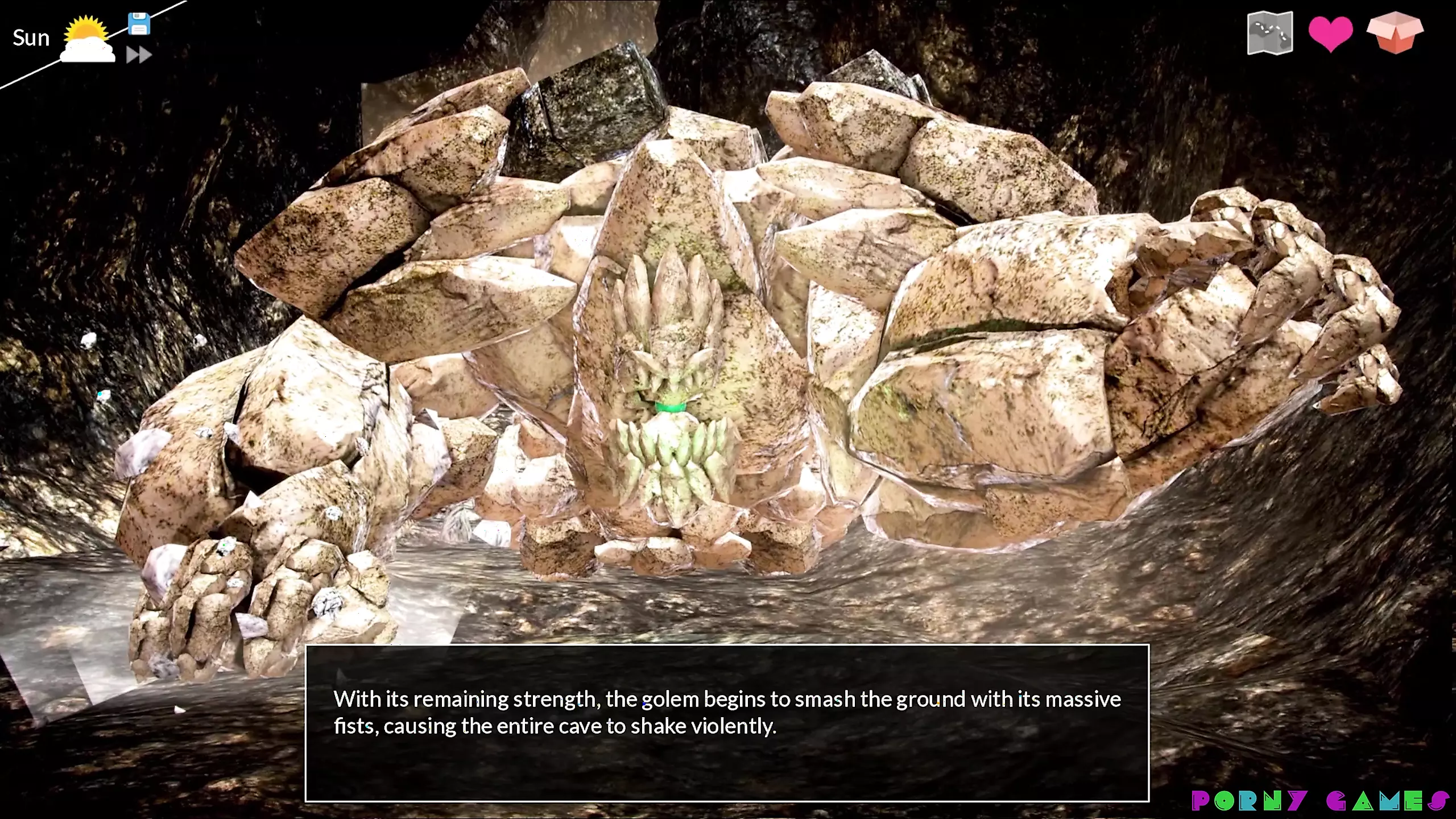Open the folded map icon
Image resolution: width=1456 pixels, height=819 pixels.
tap(1269, 34)
